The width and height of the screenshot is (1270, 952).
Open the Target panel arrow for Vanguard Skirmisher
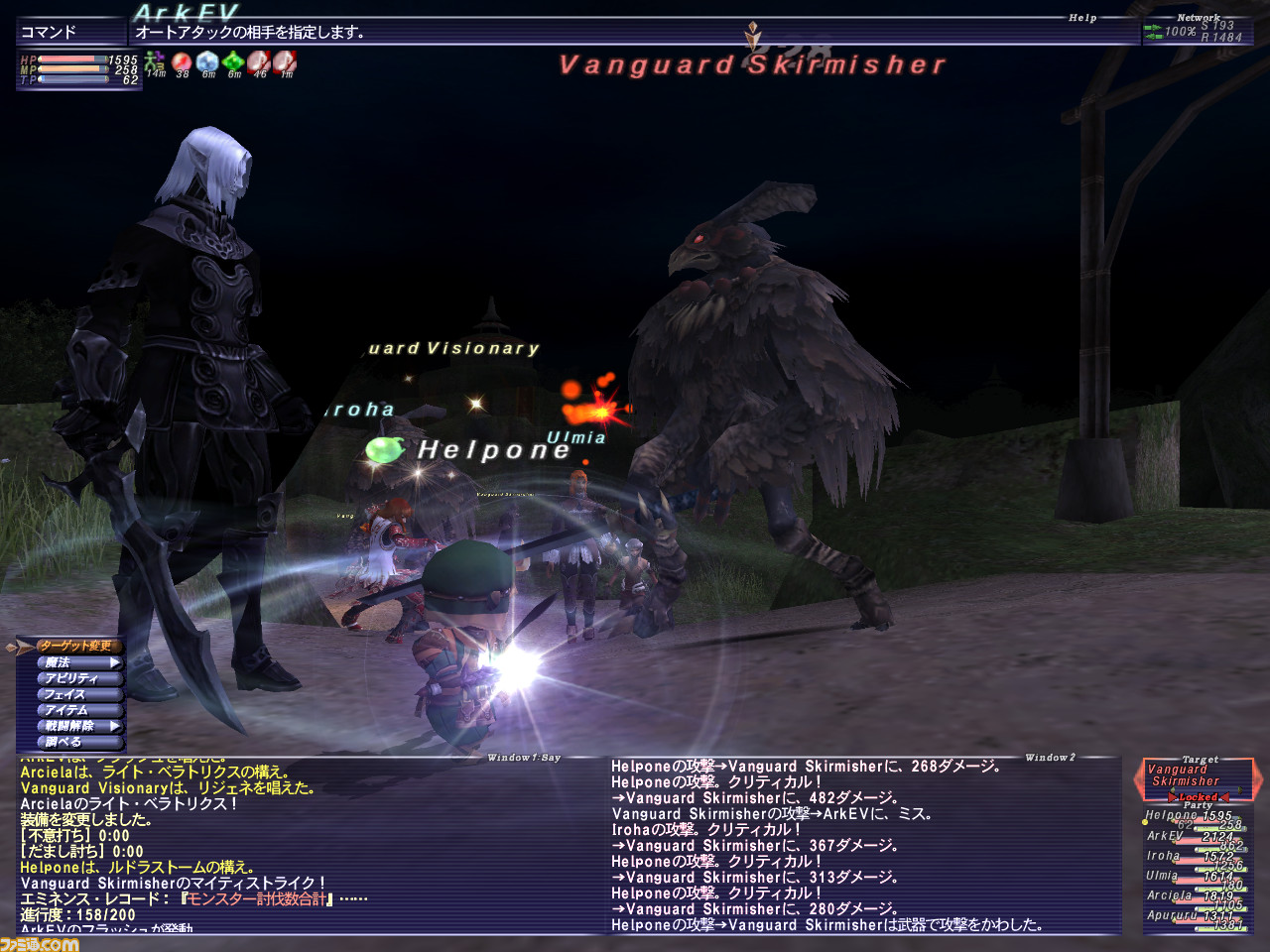point(1139,778)
